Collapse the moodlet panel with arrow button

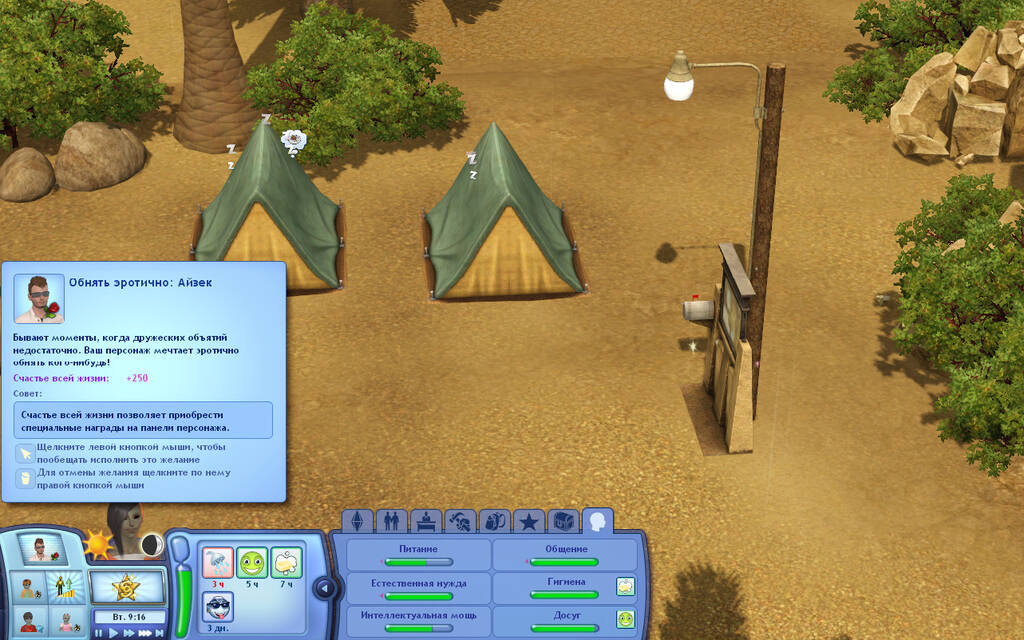[x=323, y=587]
